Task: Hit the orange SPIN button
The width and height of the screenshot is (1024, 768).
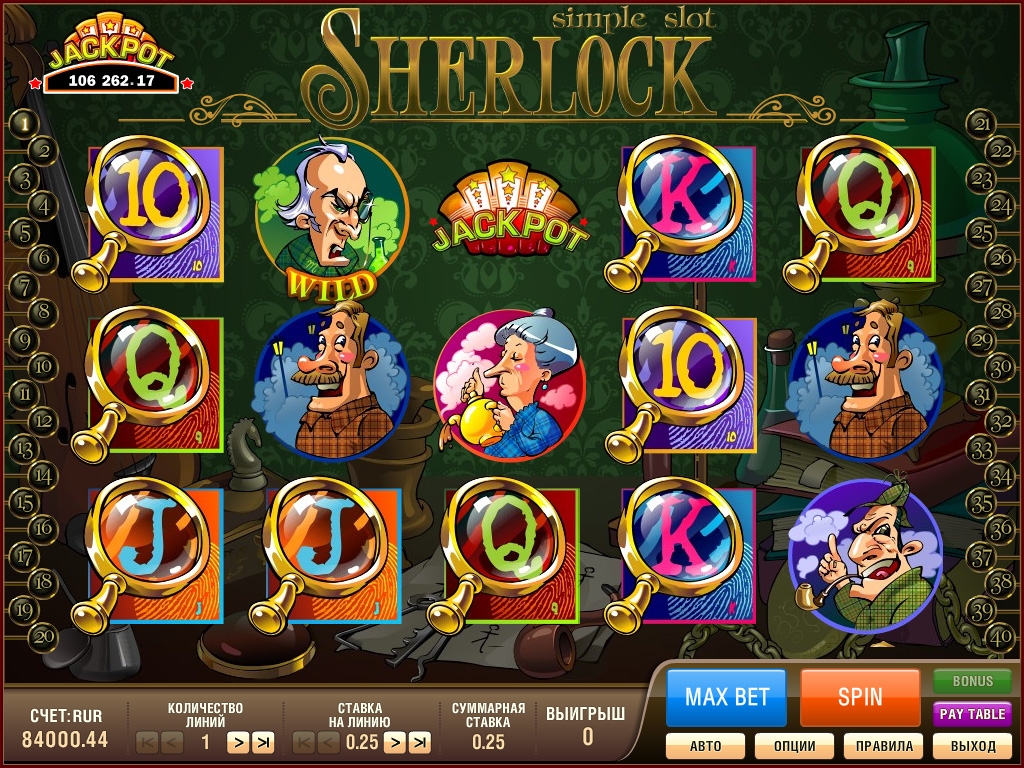Action: [860, 697]
